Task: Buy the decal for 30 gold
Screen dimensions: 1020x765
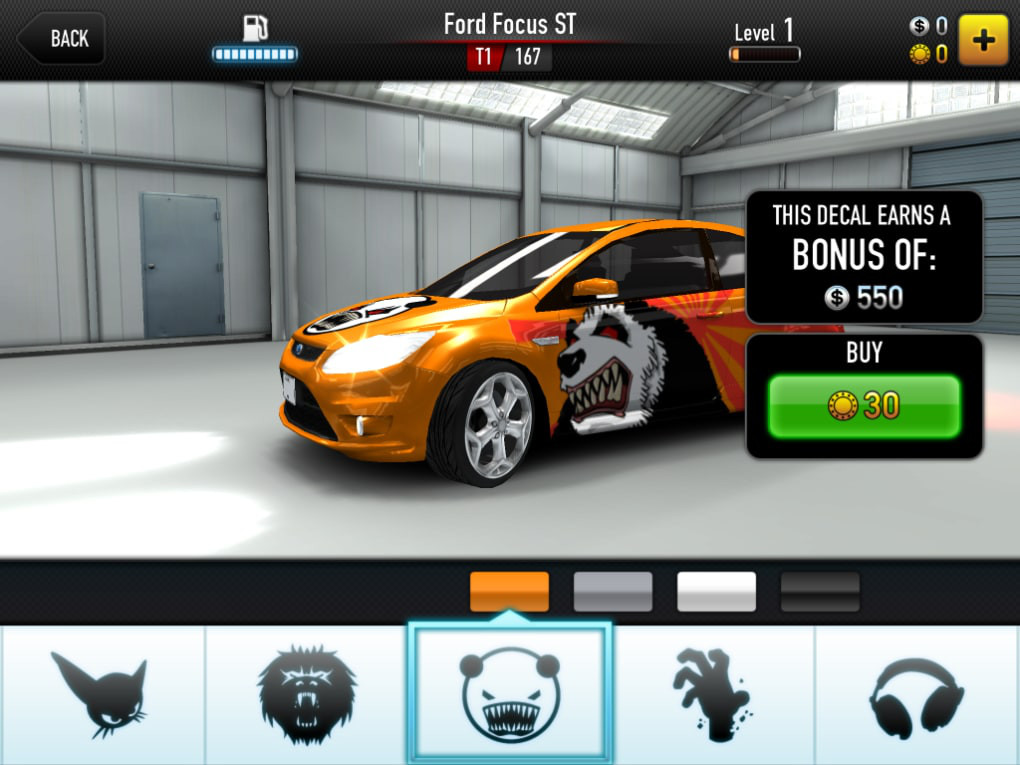Action: (864, 406)
